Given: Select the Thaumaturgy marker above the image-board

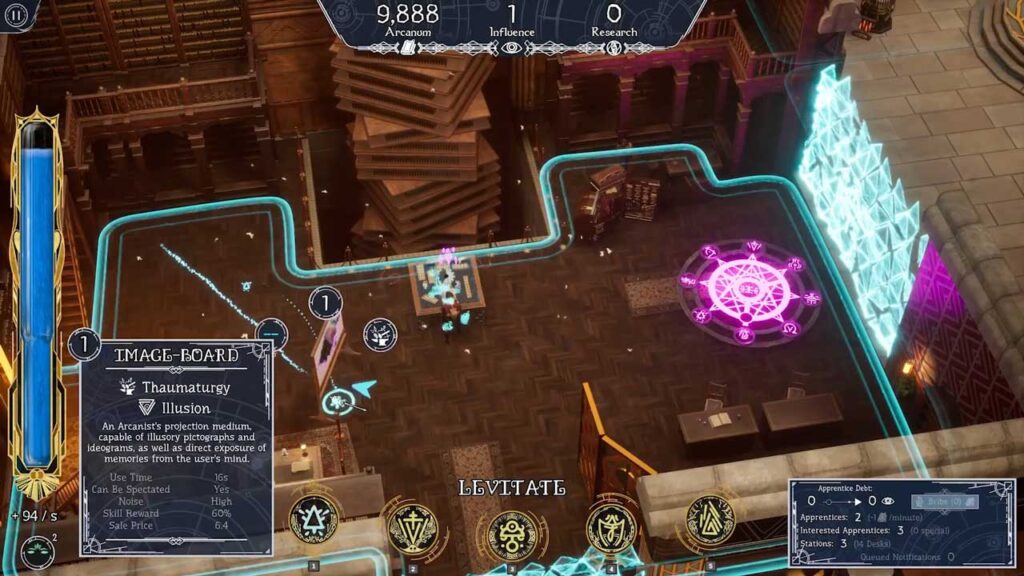Looking at the screenshot, I should (379, 334).
